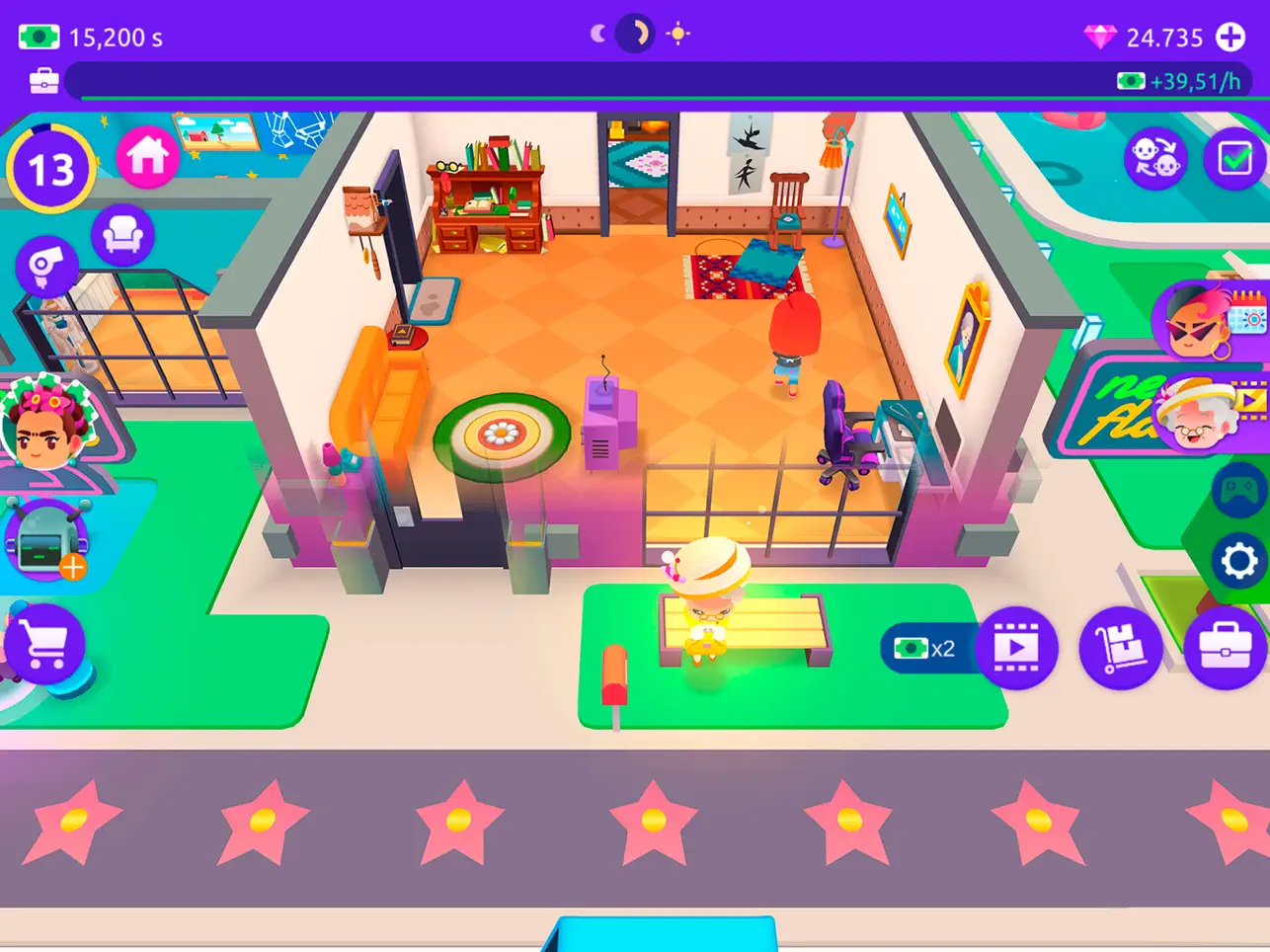Toggle the character swap icon
Viewport: 1270px width, 952px height.
[1155, 158]
